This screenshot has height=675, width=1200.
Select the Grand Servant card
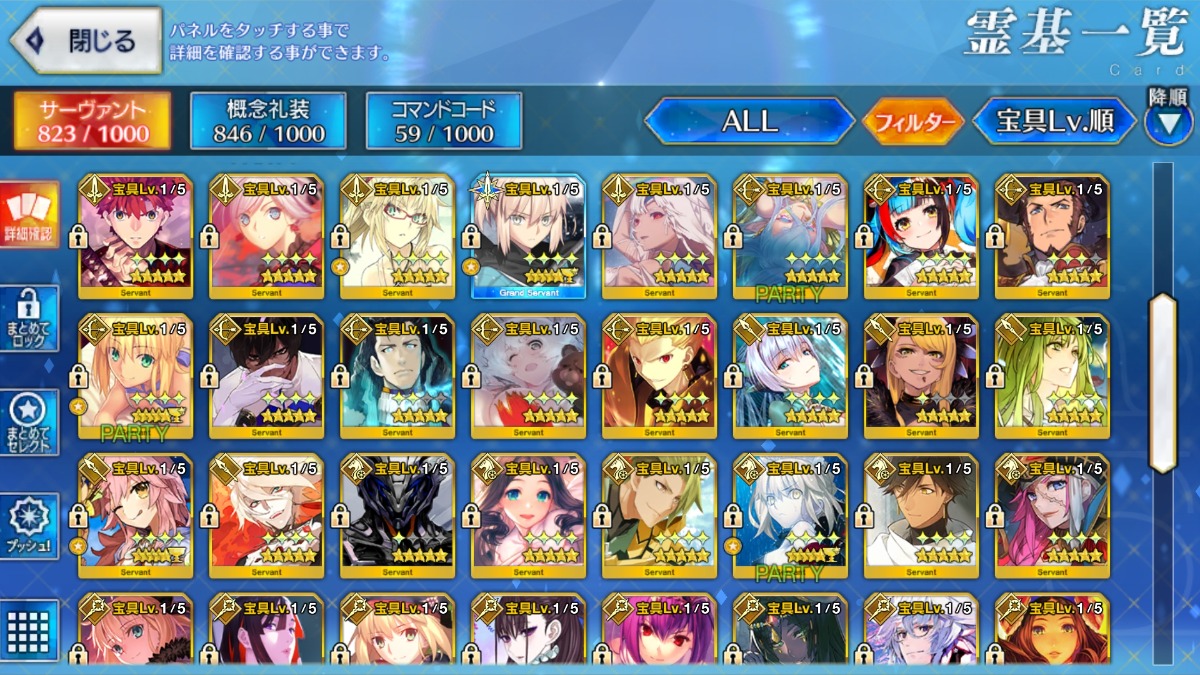pos(528,237)
